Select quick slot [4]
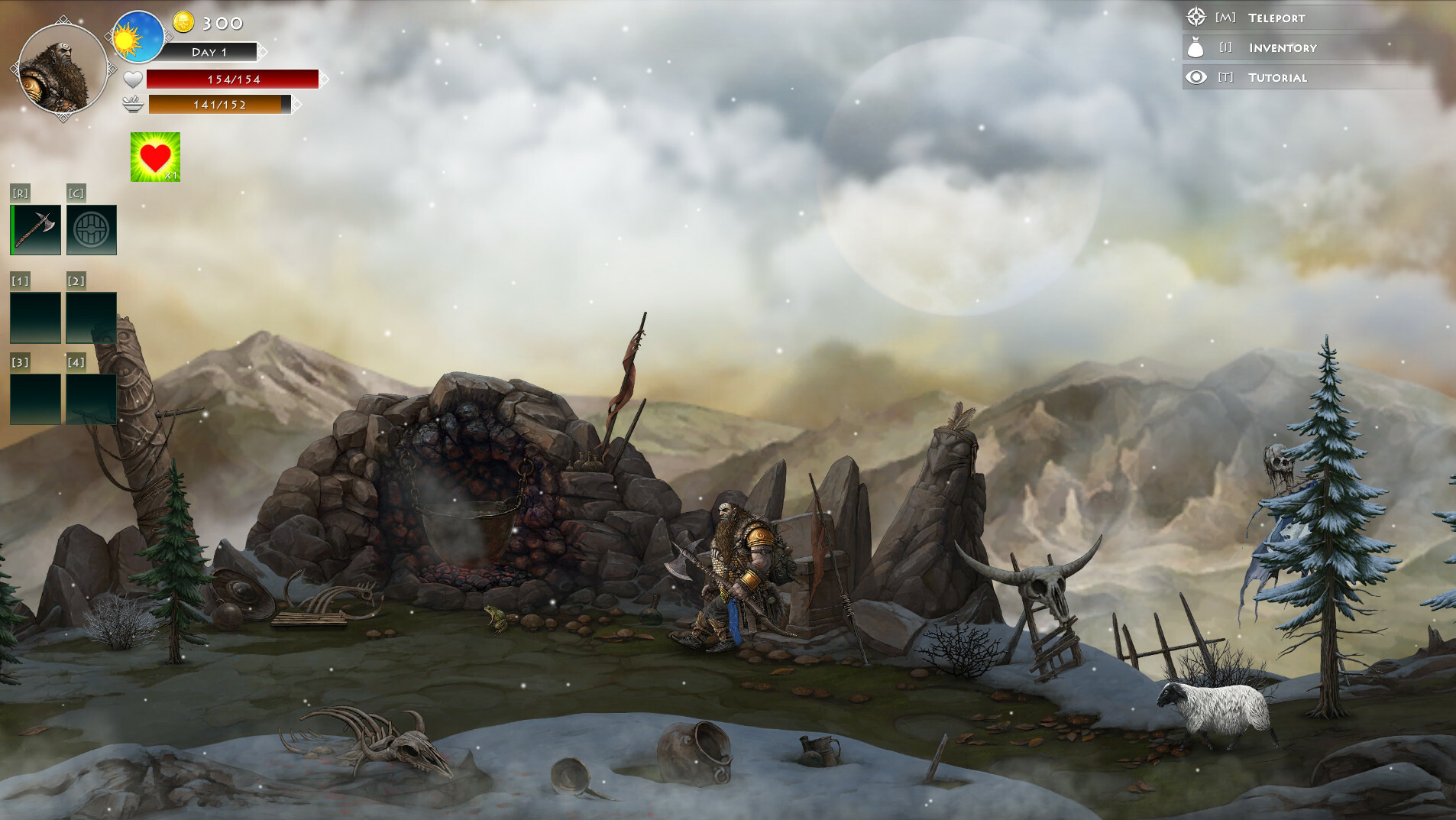The image size is (1456, 820). point(91,401)
